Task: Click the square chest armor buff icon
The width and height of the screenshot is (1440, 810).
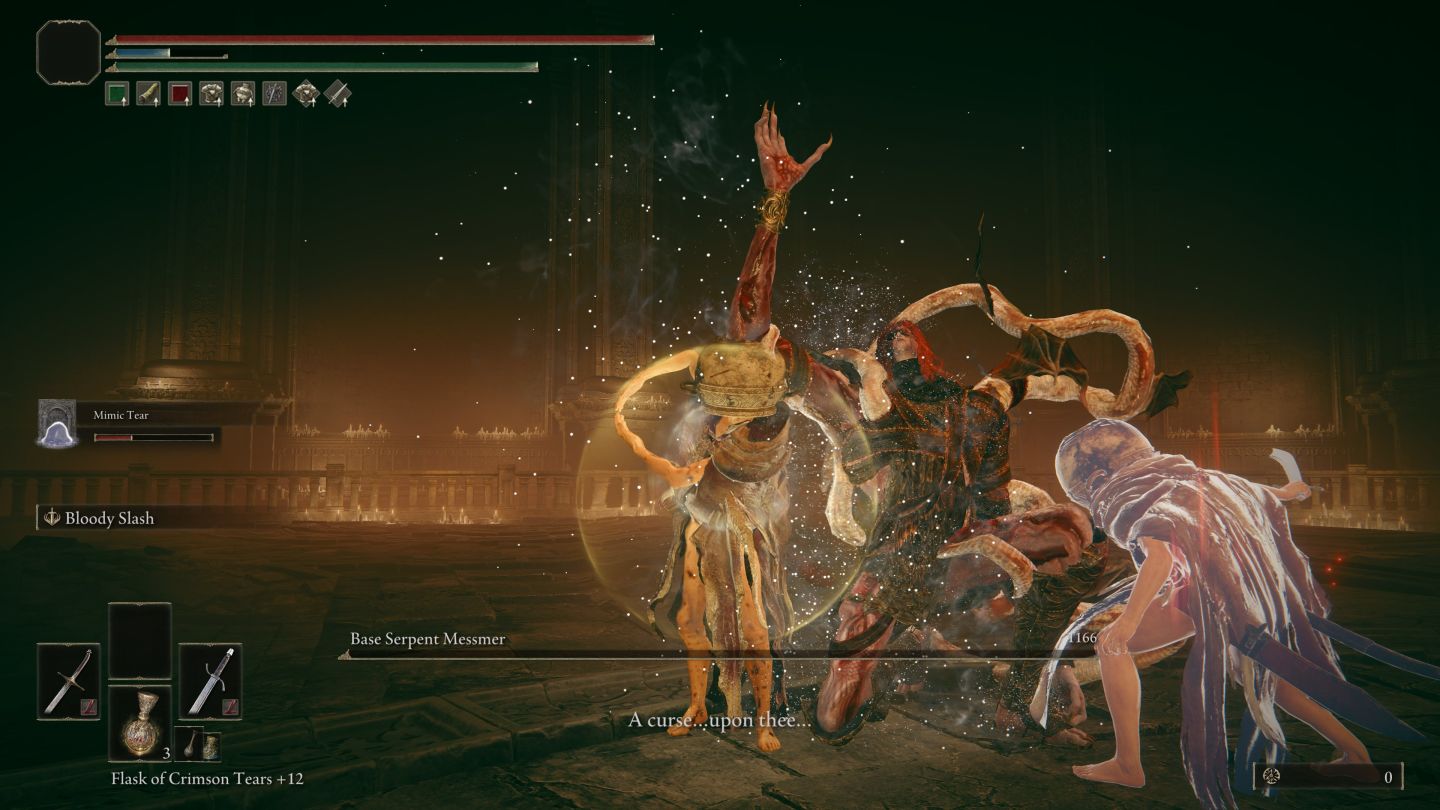Action: [x=211, y=94]
